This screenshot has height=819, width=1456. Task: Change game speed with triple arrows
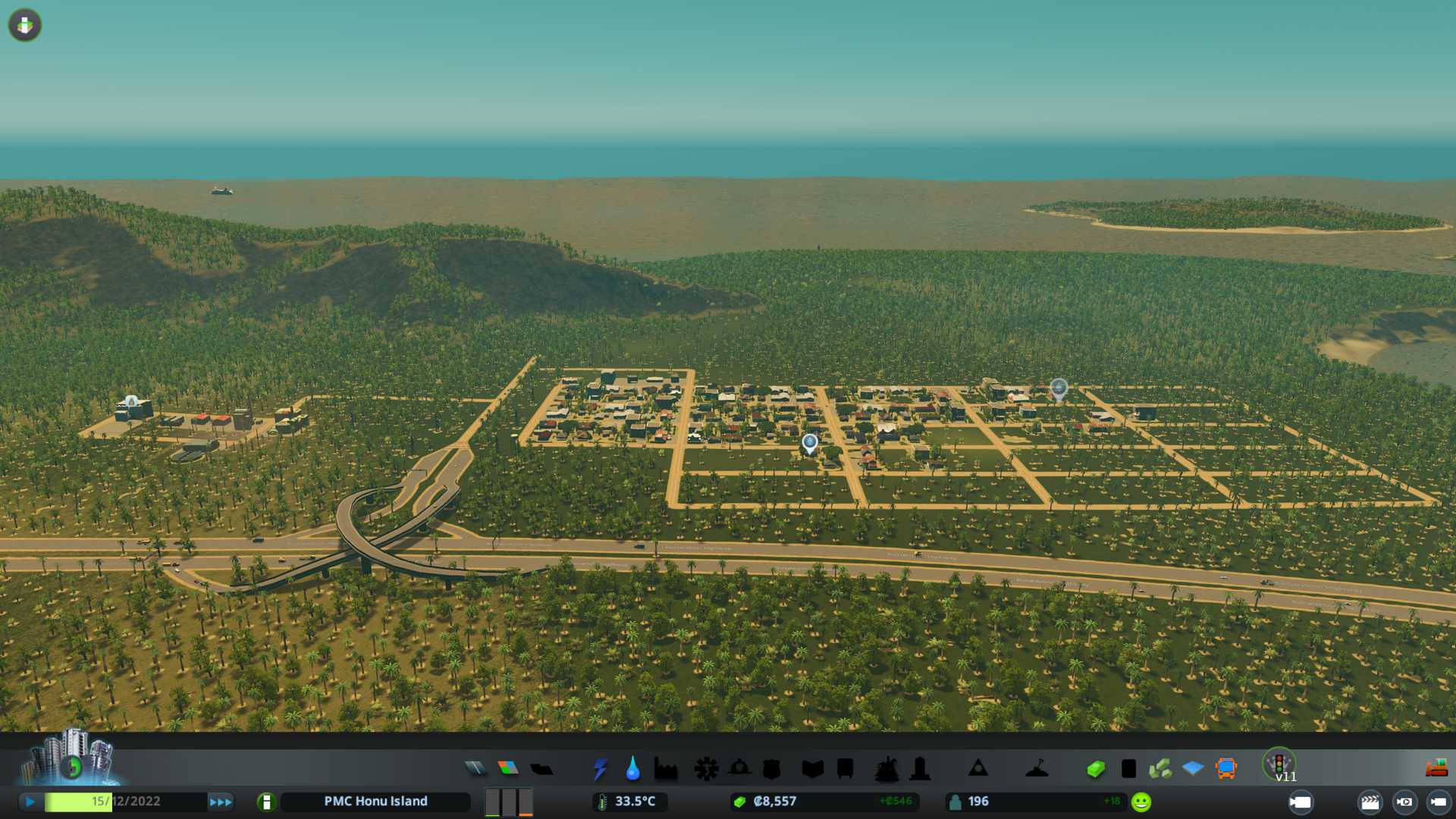click(x=221, y=802)
